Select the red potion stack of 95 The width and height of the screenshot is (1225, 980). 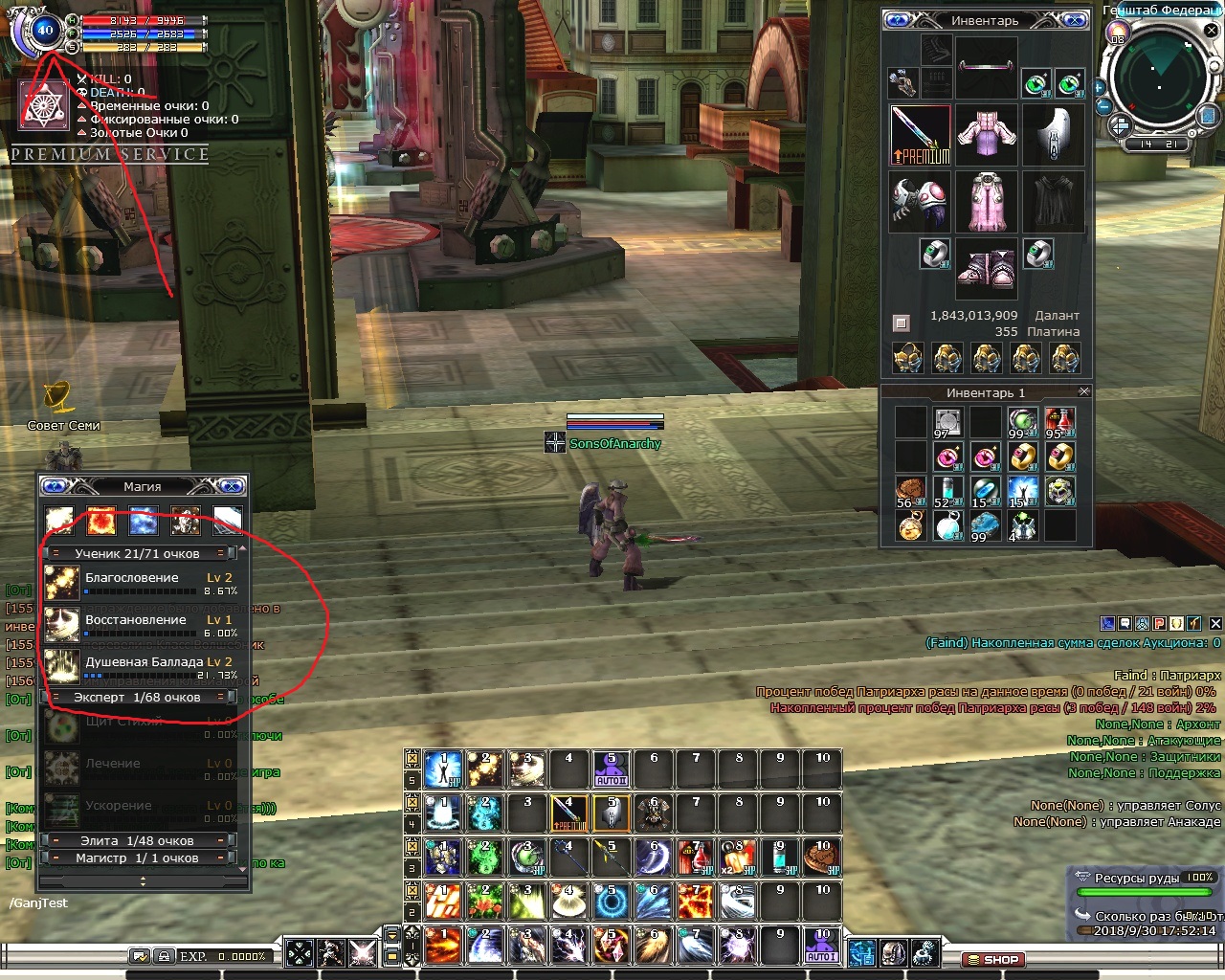[x=1059, y=421]
